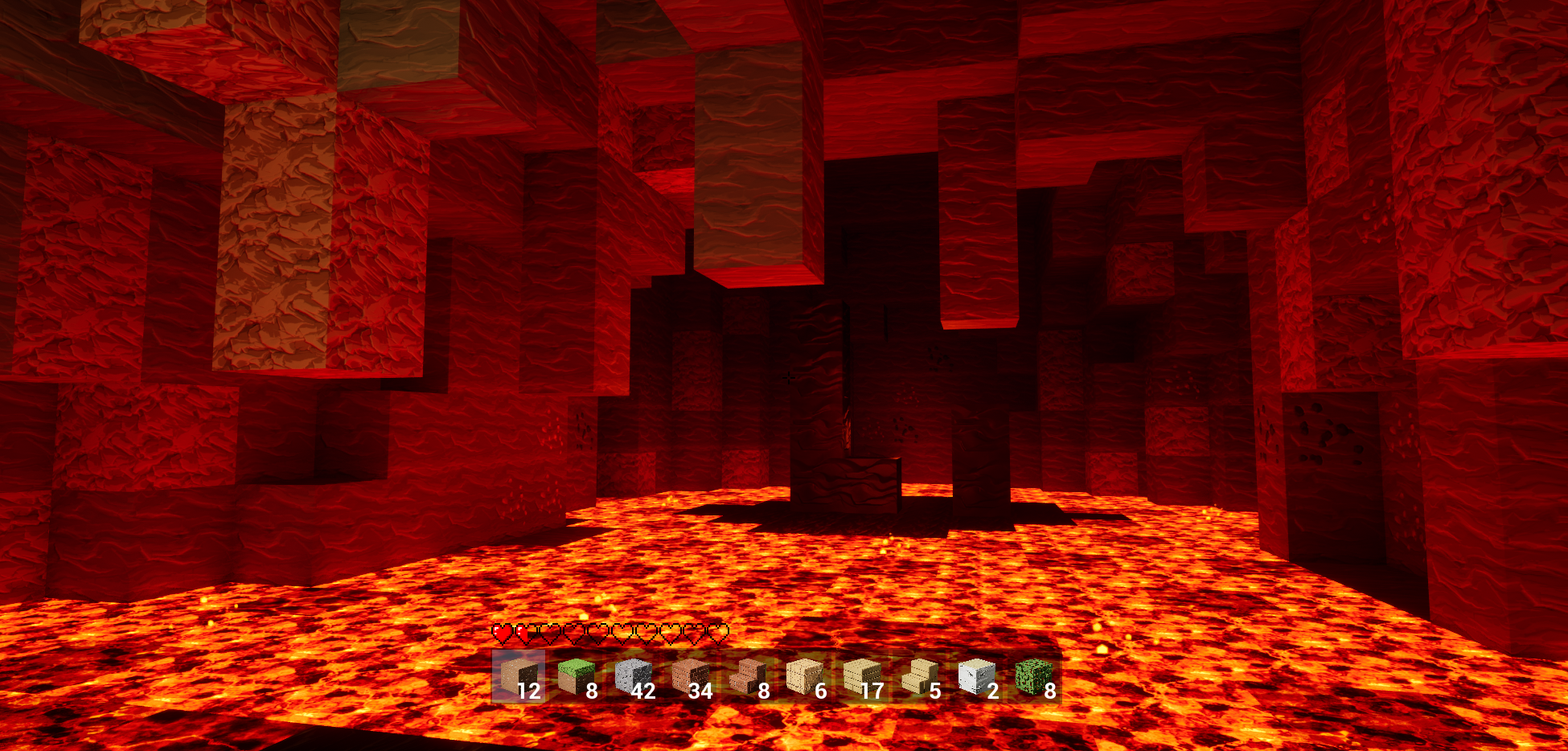Pick the grey cobblestone block stack
The image size is (1568, 751).
point(633,677)
